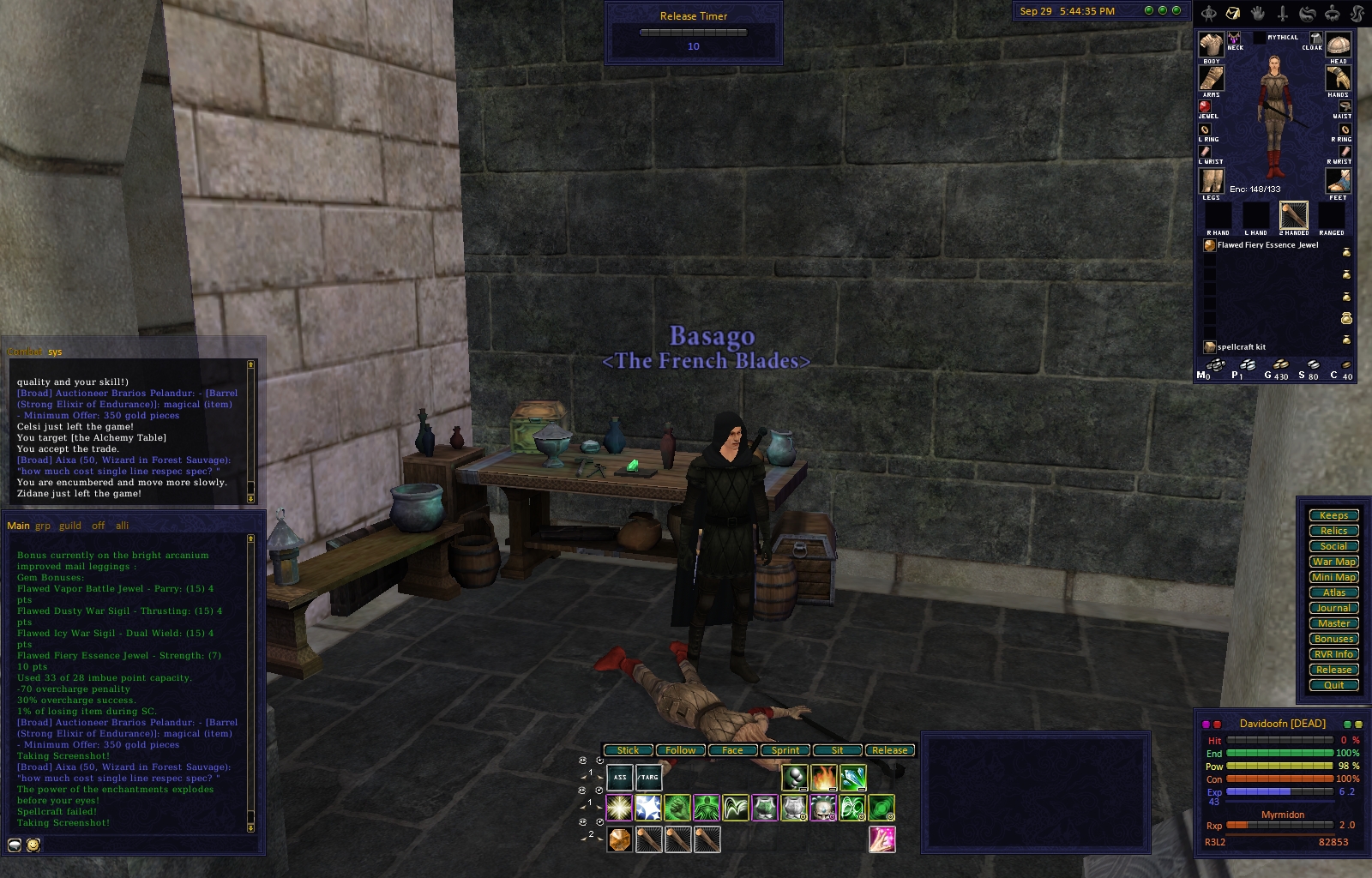Switch to the sys tab in upper chat
Viewport: 1372px width, 878px height.
[x=55, y=352]
